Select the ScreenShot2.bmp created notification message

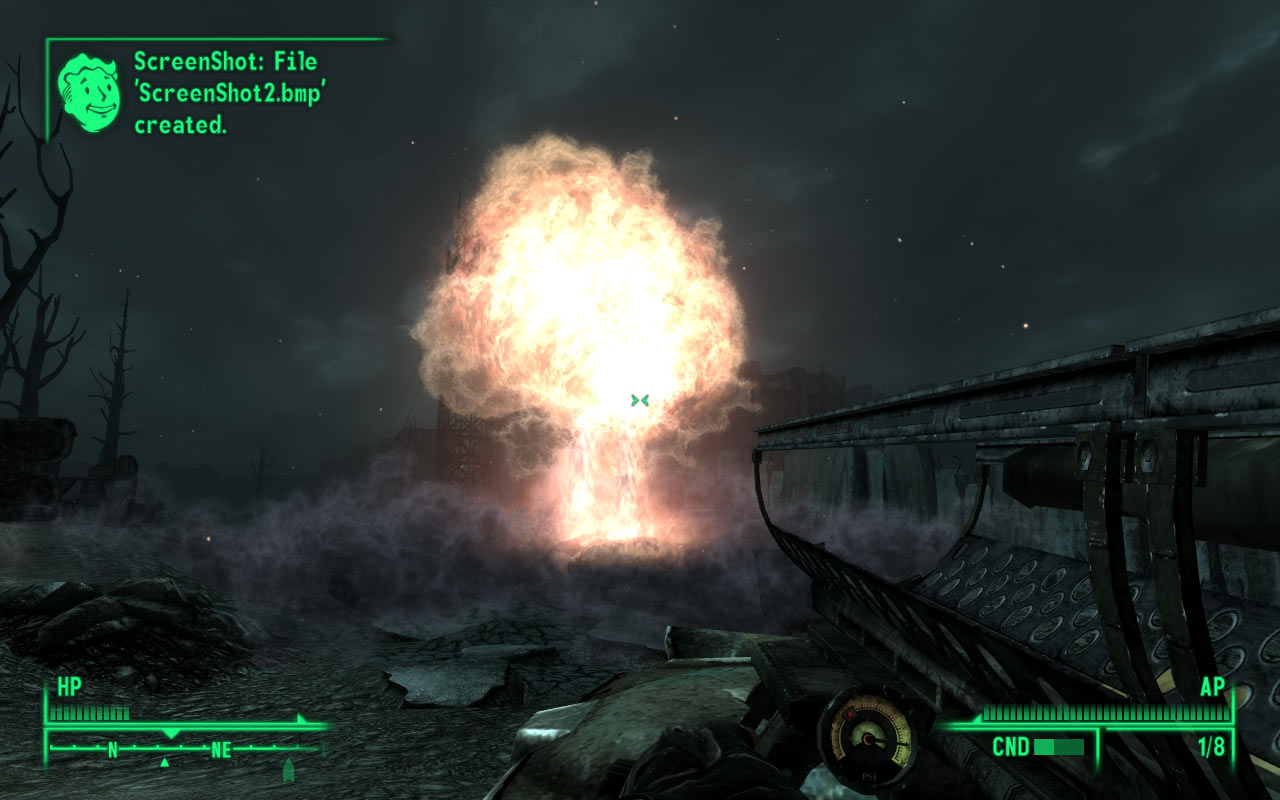232,93
